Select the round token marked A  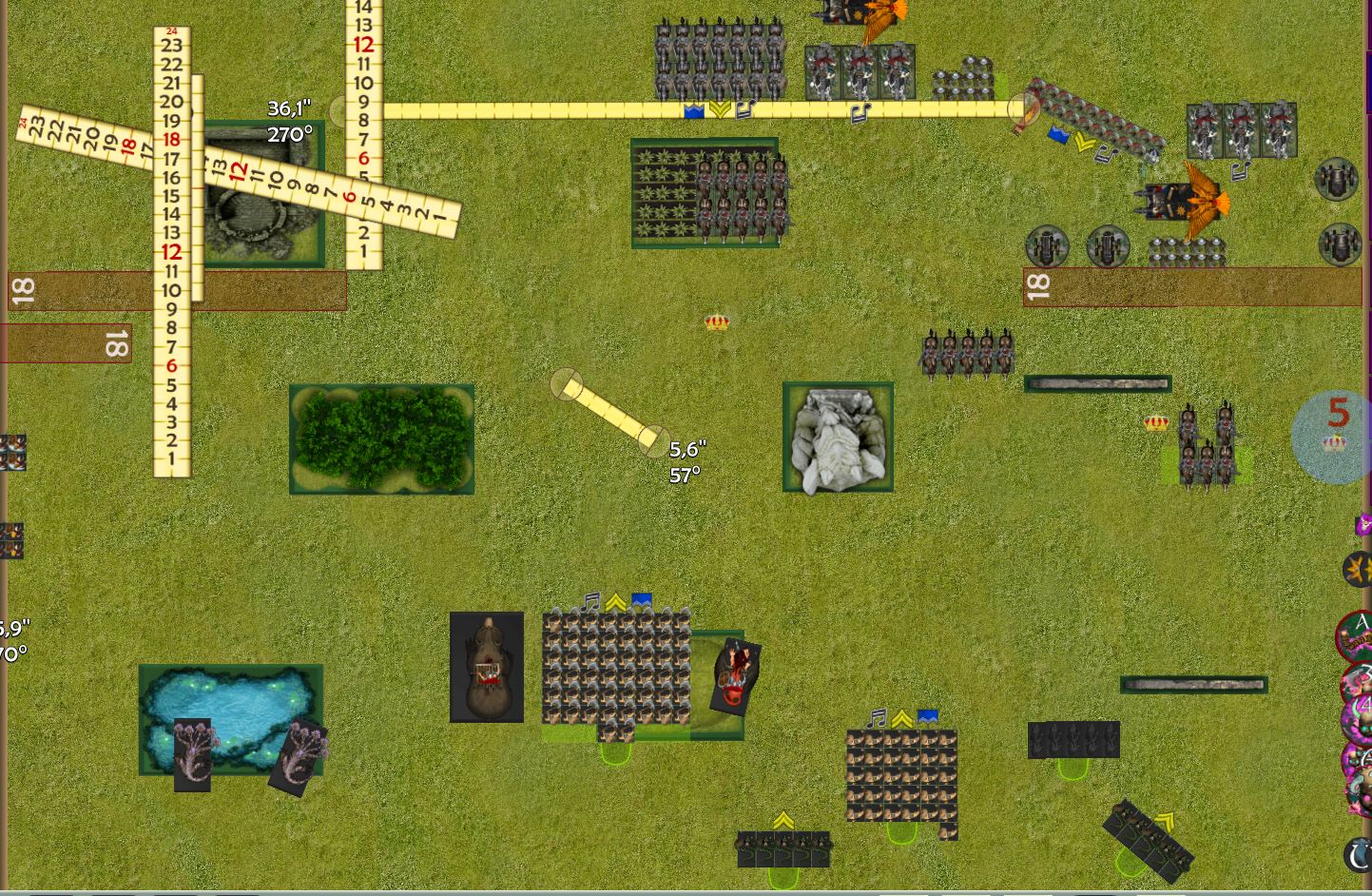pyautogui.click(x=1357, y=634)
